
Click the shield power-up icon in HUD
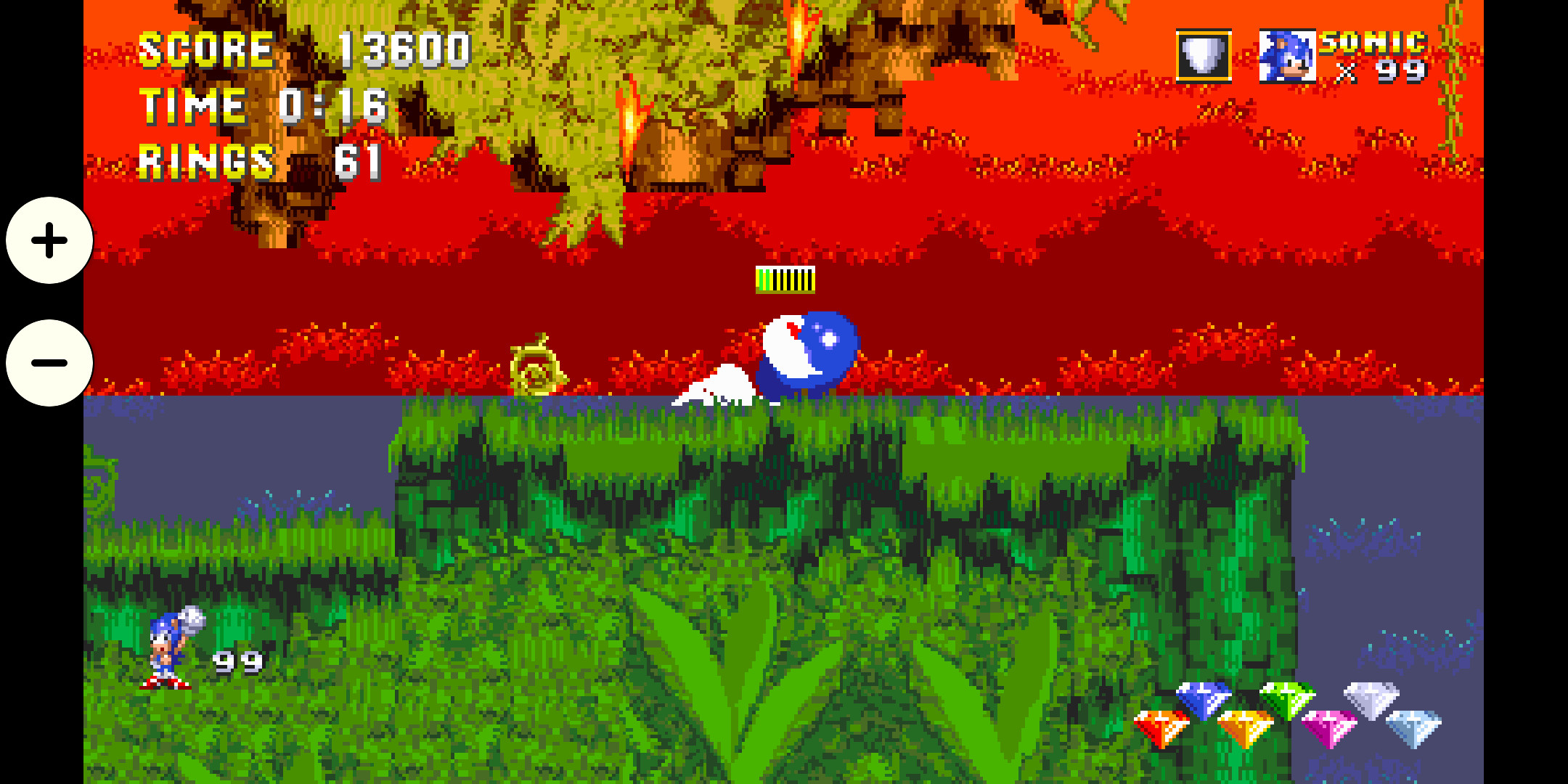pyautogui.click(x=1202, y=56)
